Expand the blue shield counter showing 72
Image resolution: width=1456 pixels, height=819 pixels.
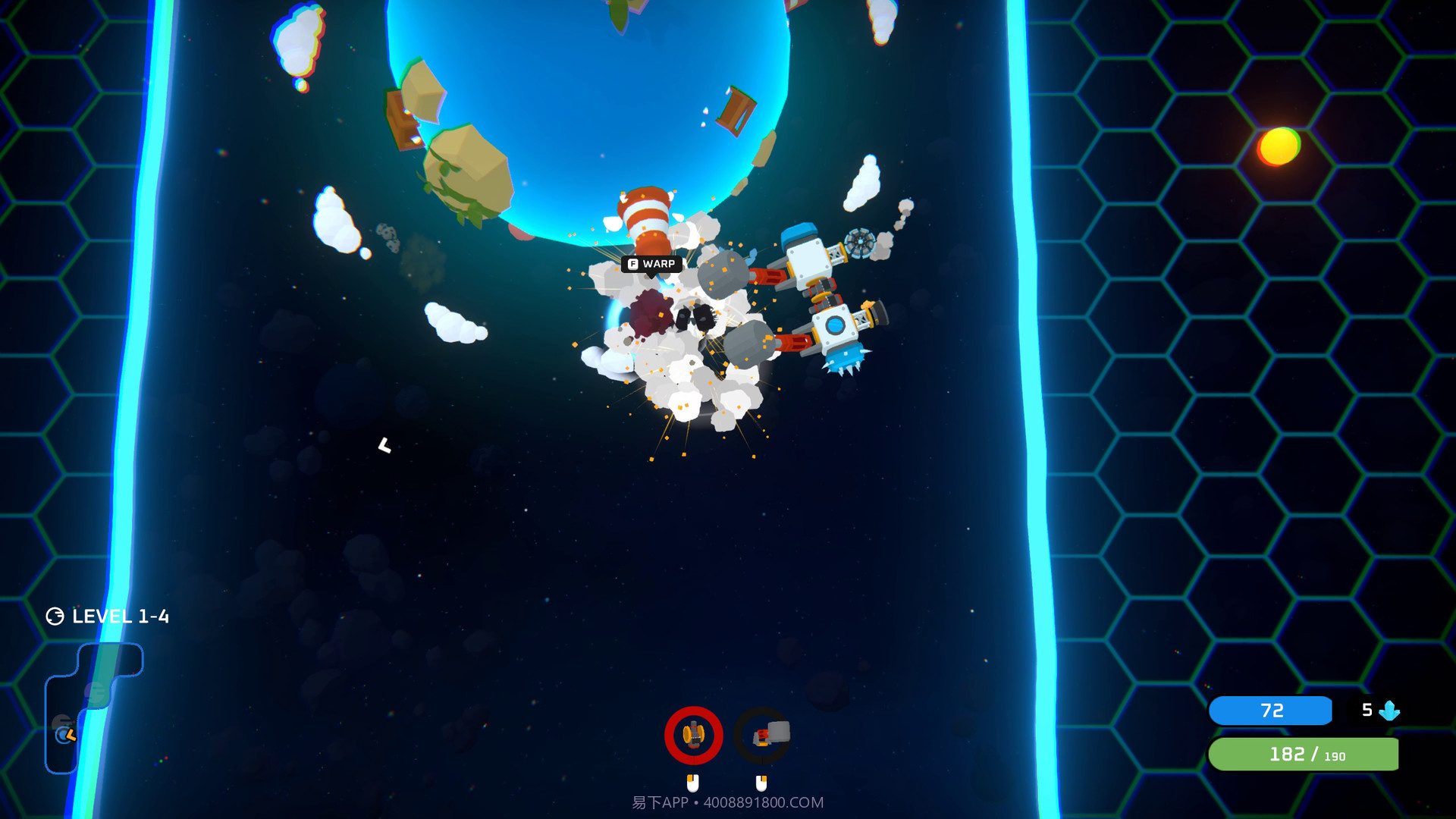1270,711
